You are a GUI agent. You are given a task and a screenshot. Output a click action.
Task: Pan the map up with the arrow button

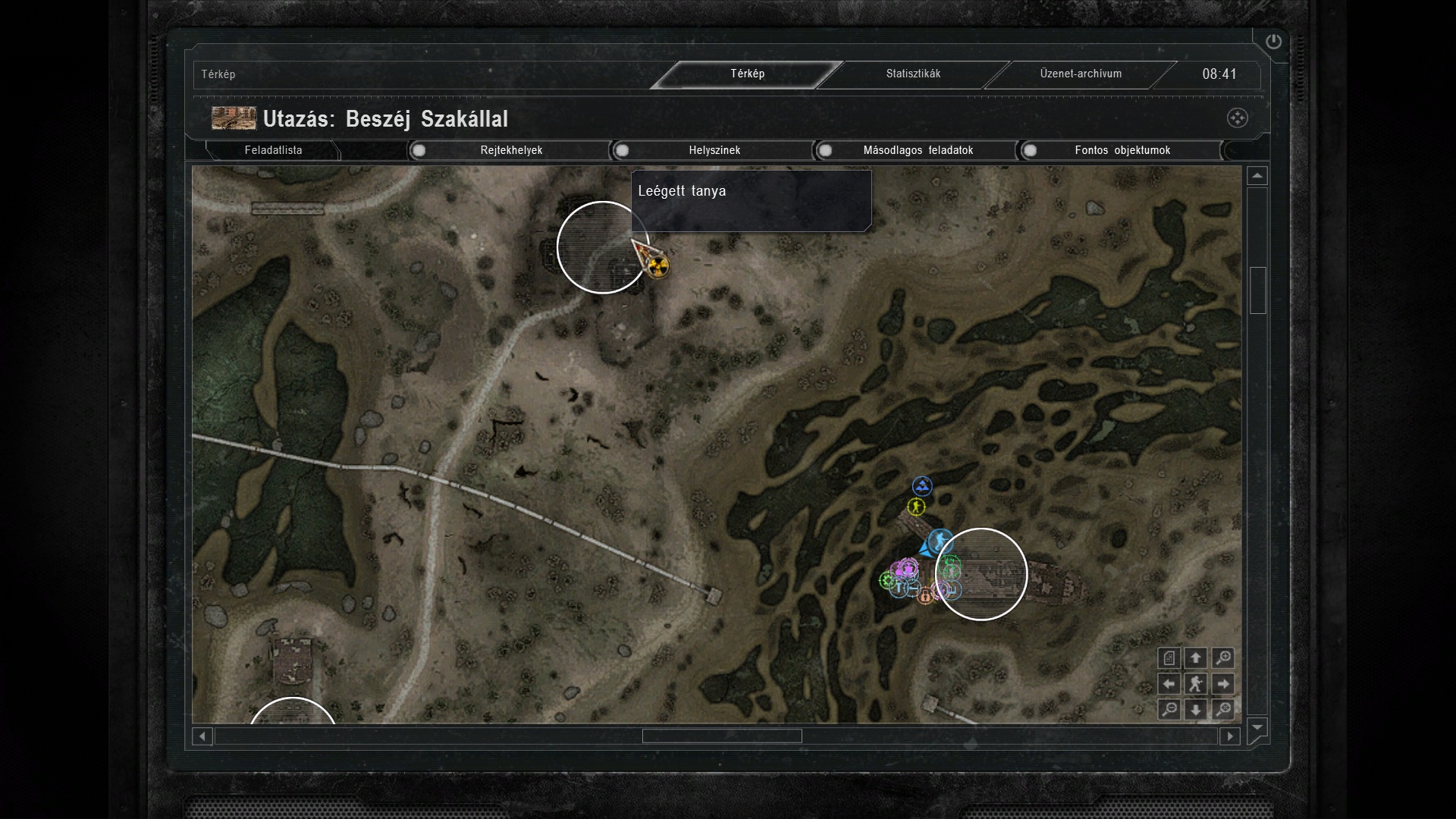[x=1196, y=658]
